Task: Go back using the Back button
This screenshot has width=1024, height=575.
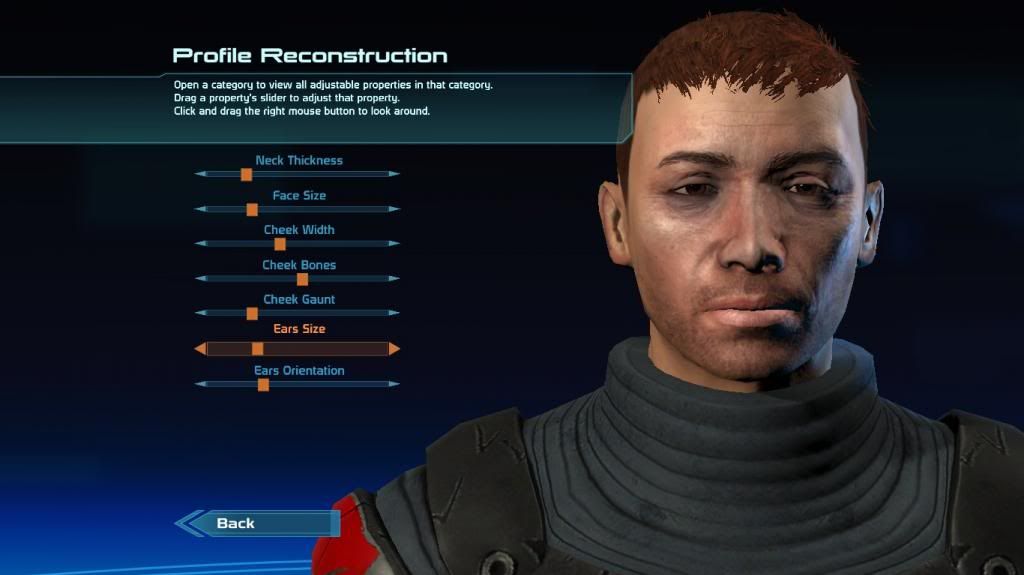Action: pos(258,523)
